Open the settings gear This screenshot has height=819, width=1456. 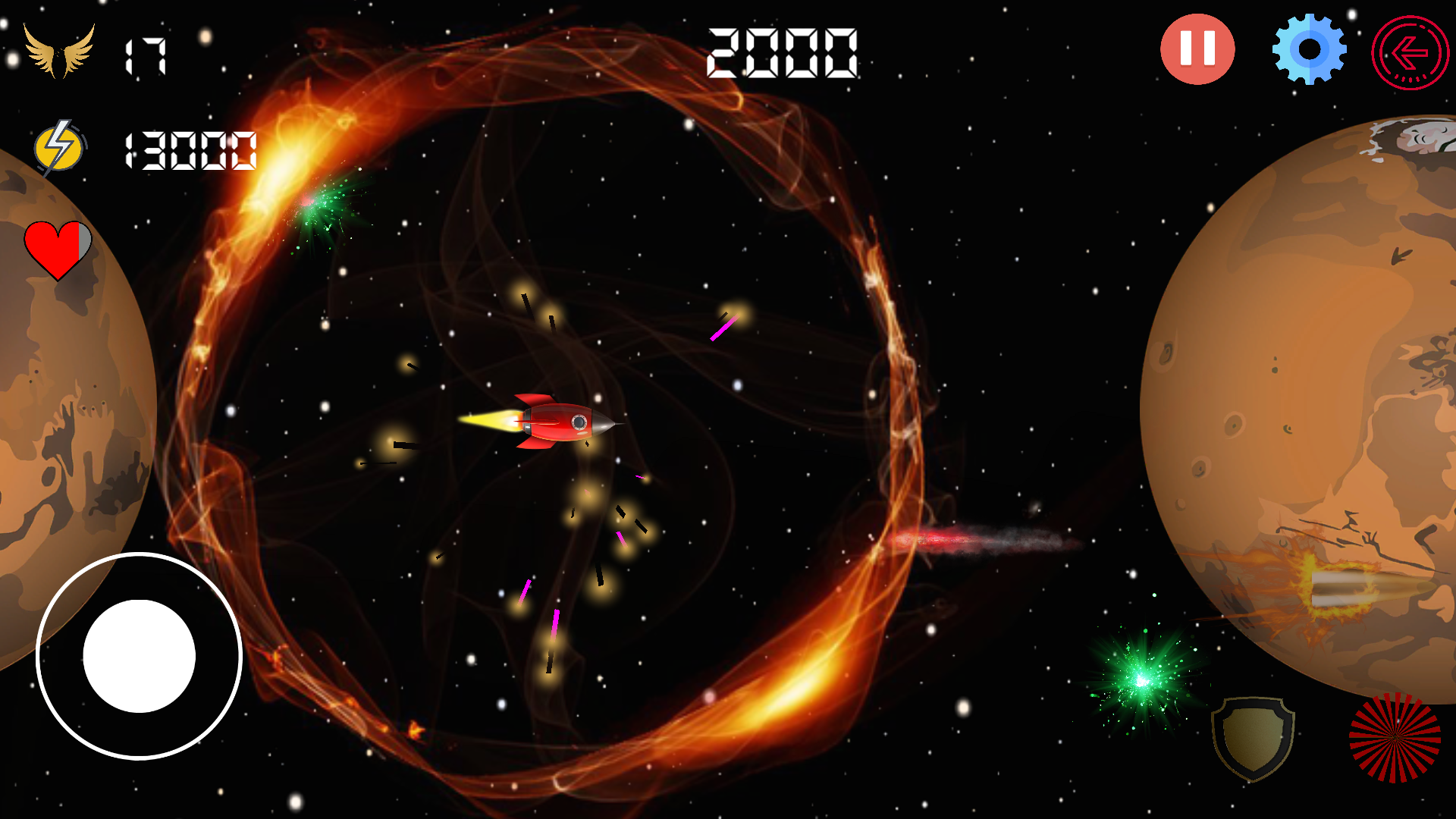1308,49
